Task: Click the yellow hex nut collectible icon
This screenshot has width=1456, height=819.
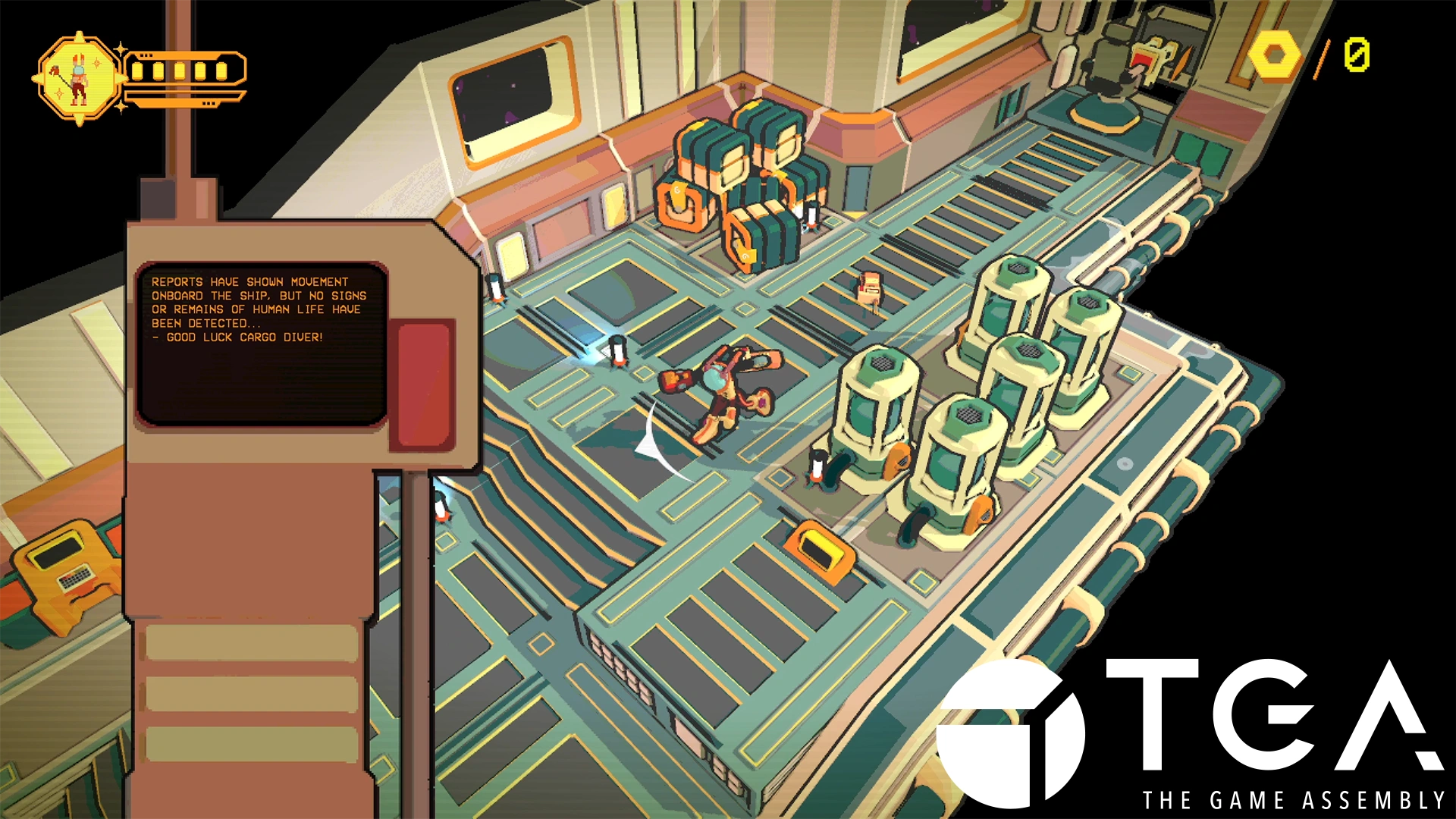Action: tap(1275, 56)
